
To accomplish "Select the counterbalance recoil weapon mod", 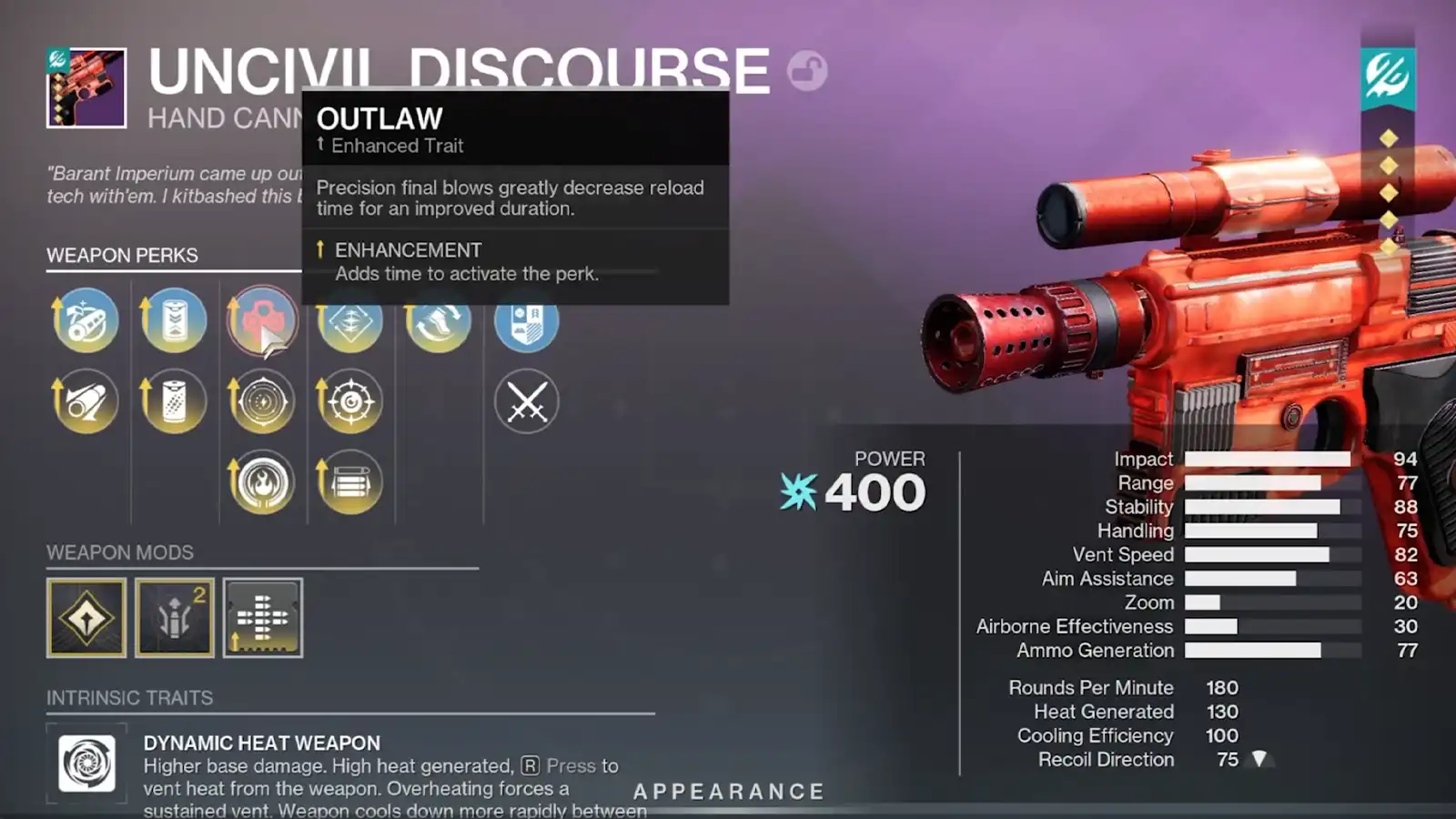I will 262,618.
